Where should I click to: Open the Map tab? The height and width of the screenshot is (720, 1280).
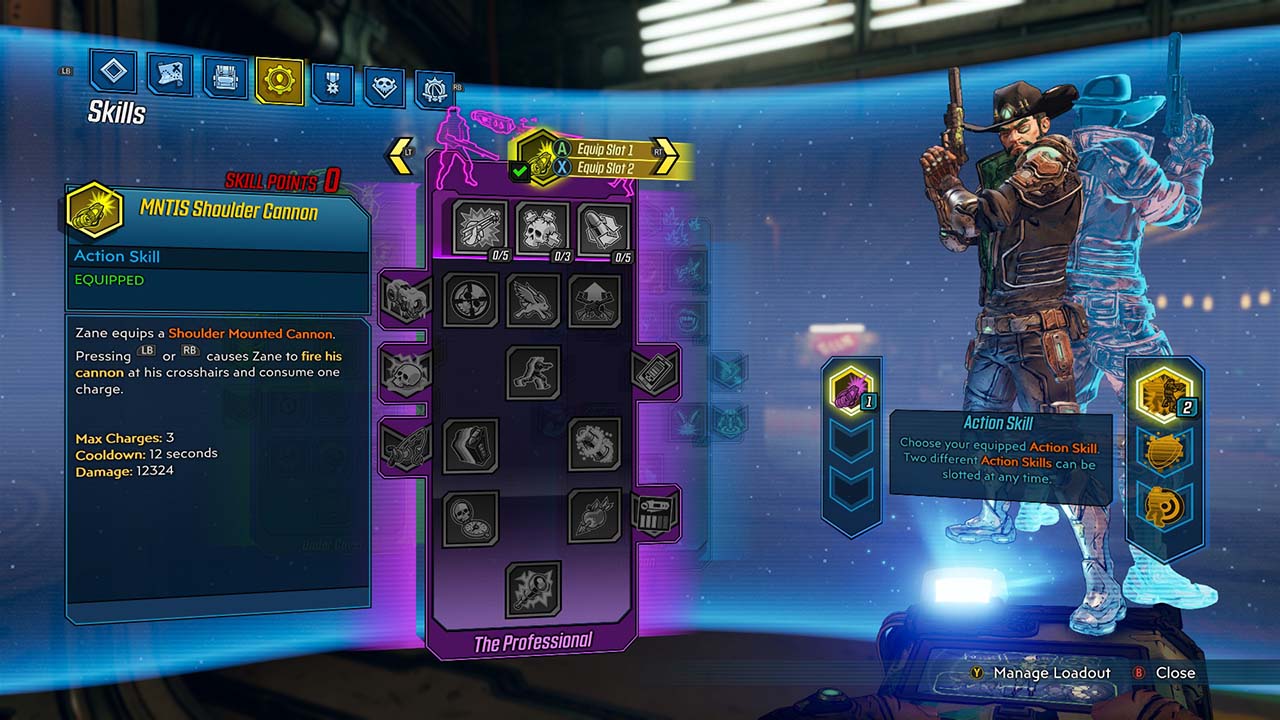click(170, 73)
